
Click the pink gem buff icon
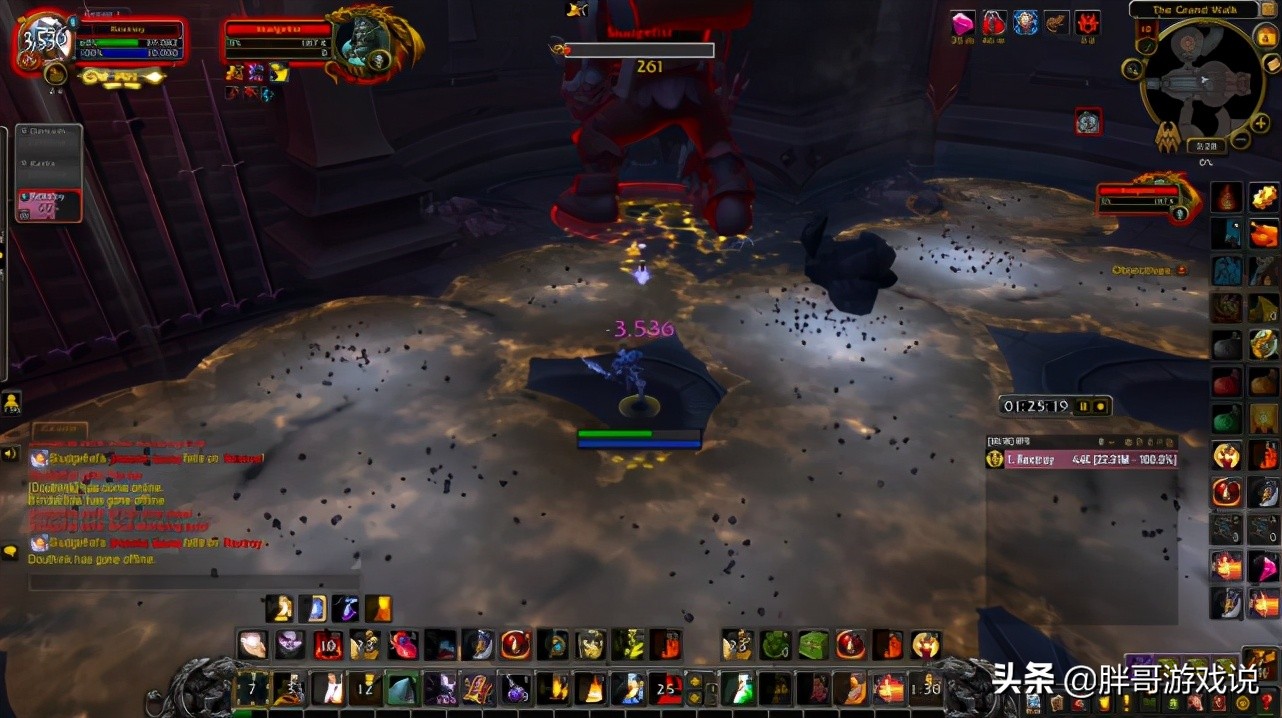tap(962, 23)
